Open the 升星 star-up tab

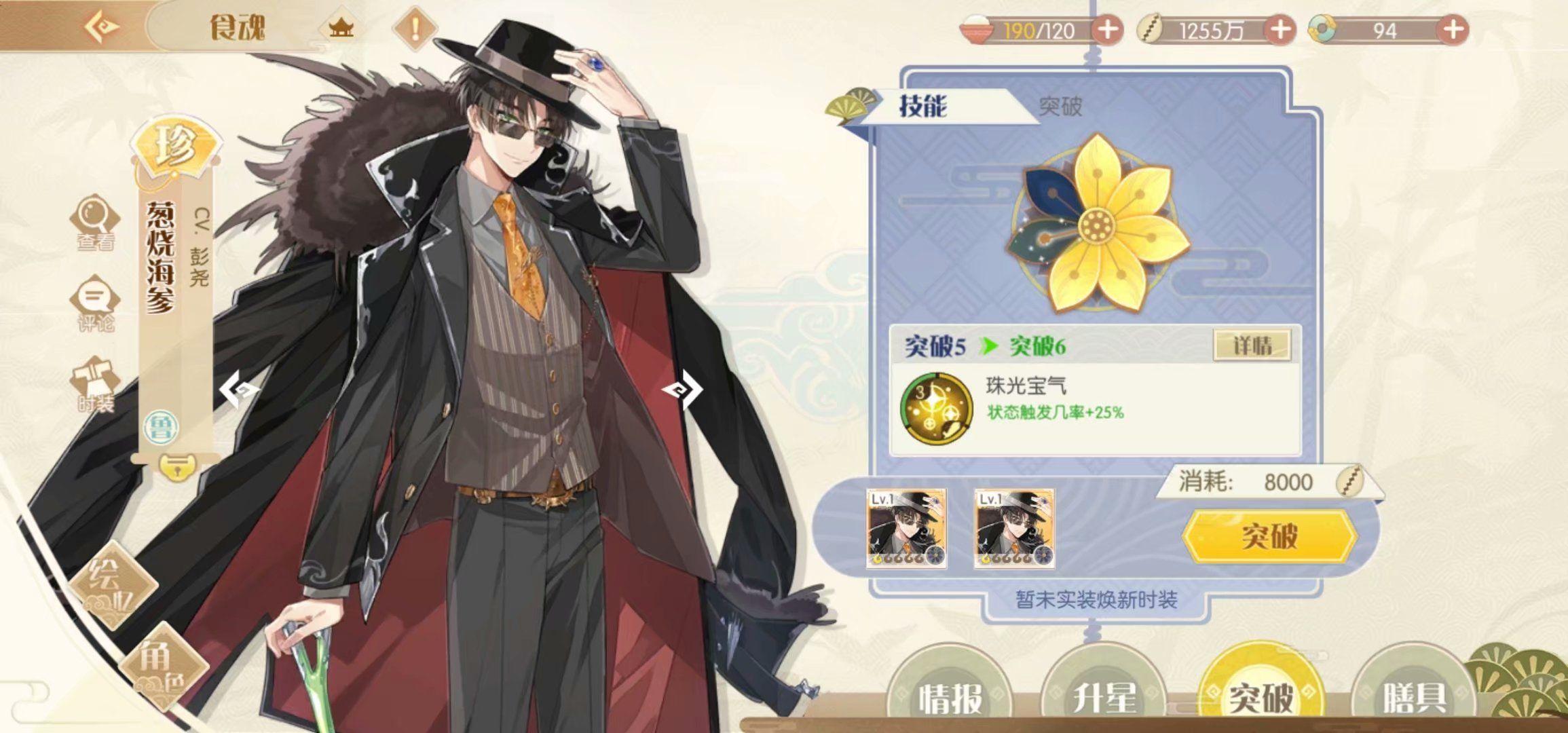pos(1104,696)
